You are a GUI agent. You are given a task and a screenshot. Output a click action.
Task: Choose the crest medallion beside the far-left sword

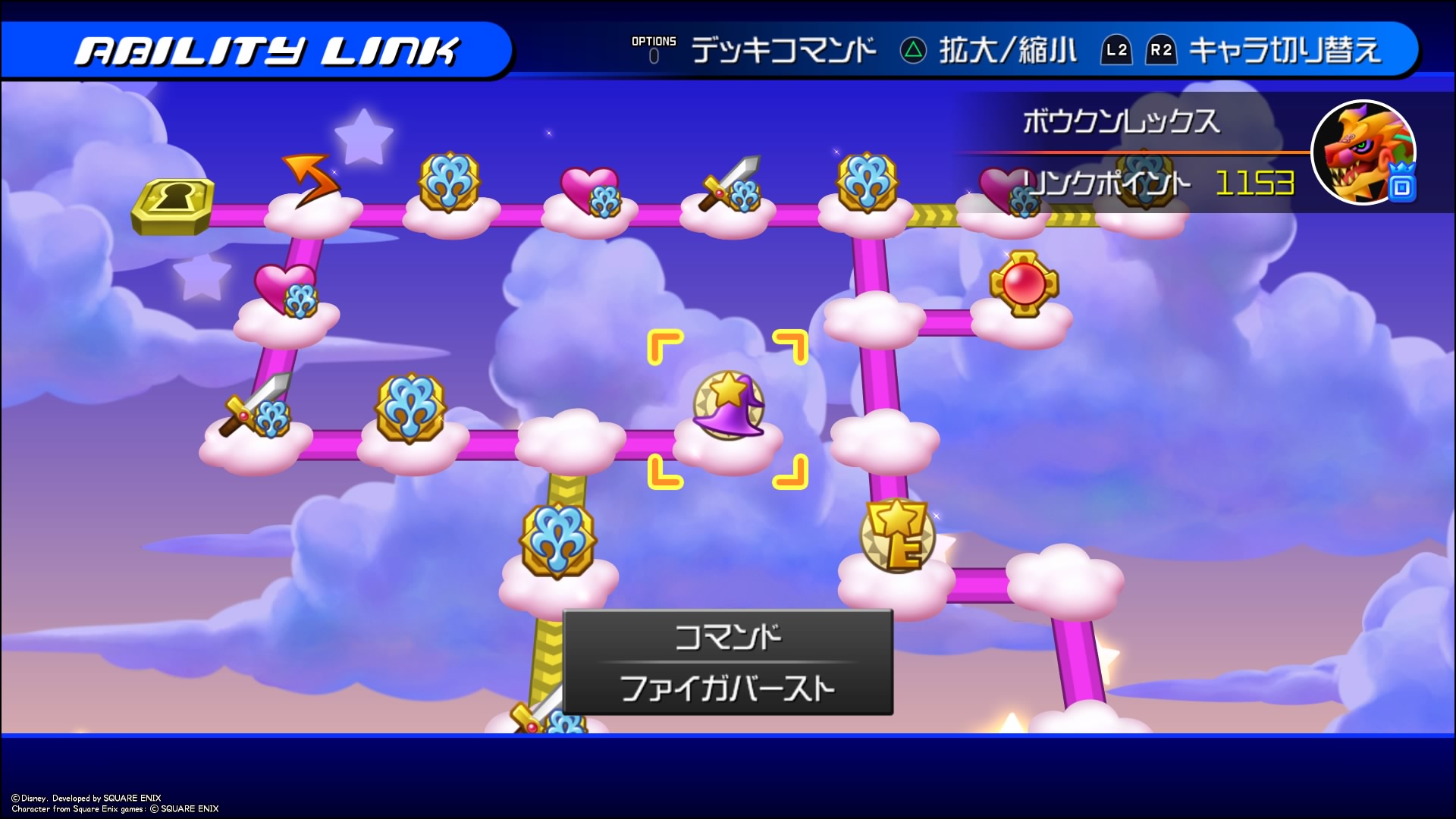pyautogui.click(x=410, y=407)
